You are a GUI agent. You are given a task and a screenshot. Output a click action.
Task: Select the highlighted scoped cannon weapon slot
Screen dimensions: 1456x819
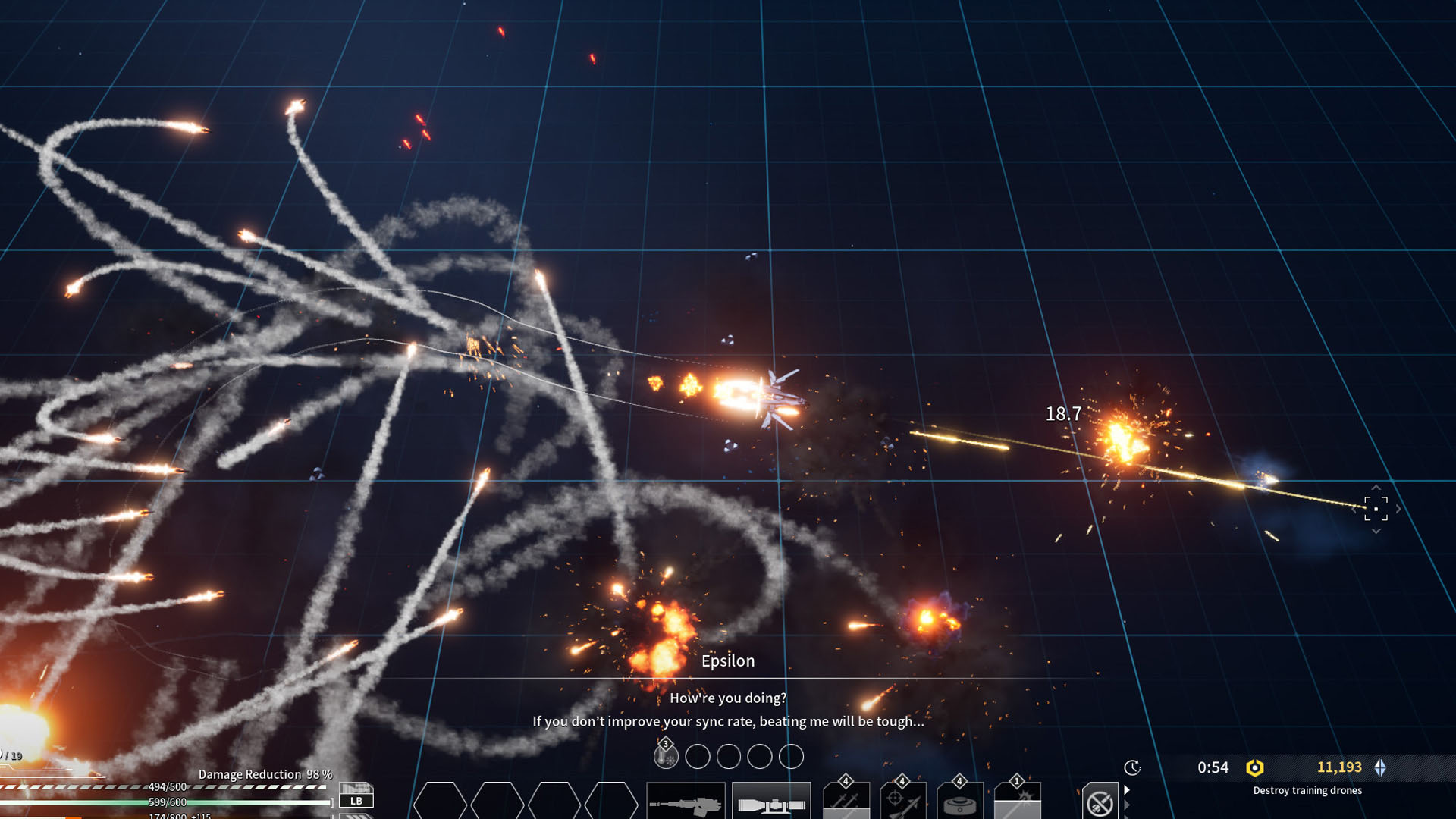[771, 802]
